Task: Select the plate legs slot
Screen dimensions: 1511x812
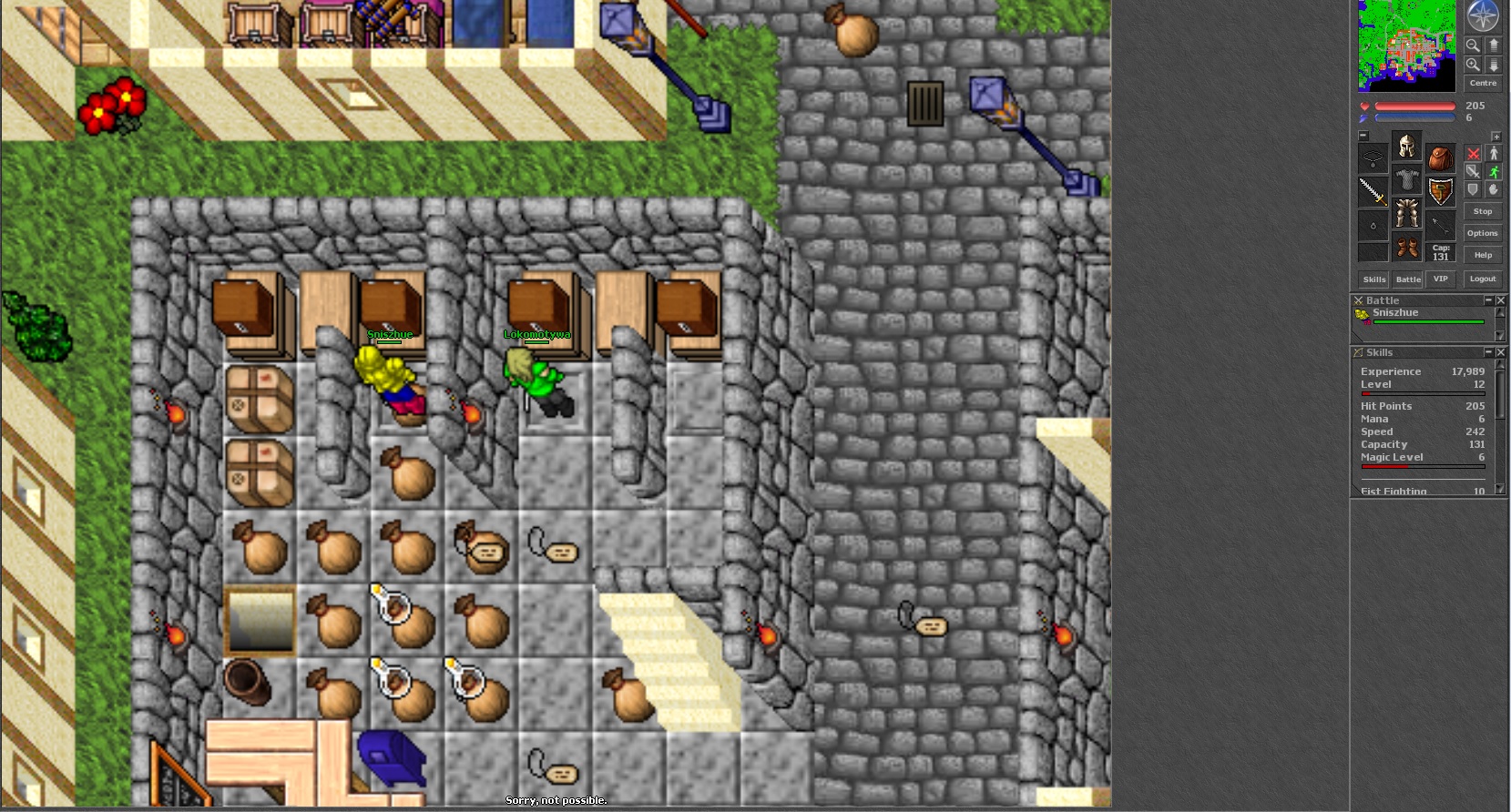Action: (x=1406, y=213)
